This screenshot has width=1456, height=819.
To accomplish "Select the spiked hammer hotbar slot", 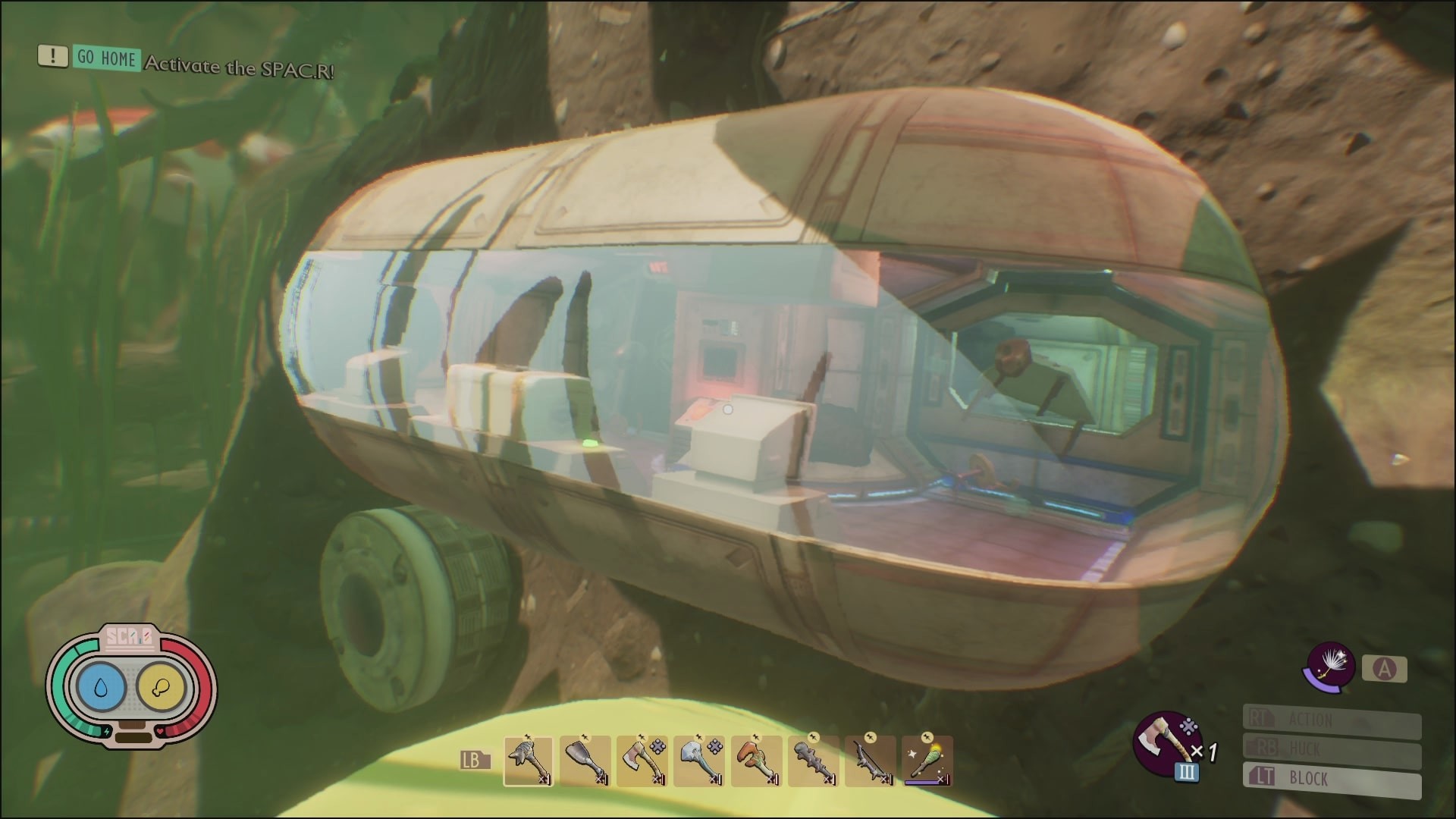I will [529, 761].
